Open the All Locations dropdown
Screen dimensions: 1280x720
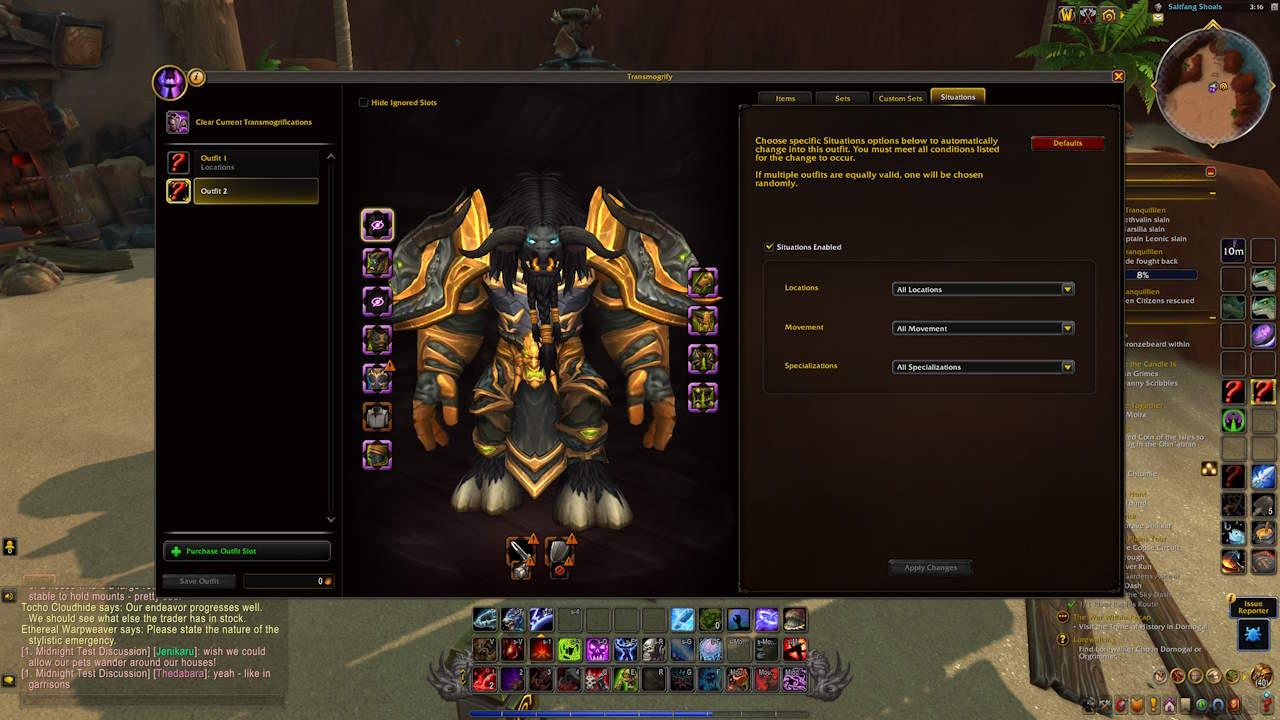point(983,289)
